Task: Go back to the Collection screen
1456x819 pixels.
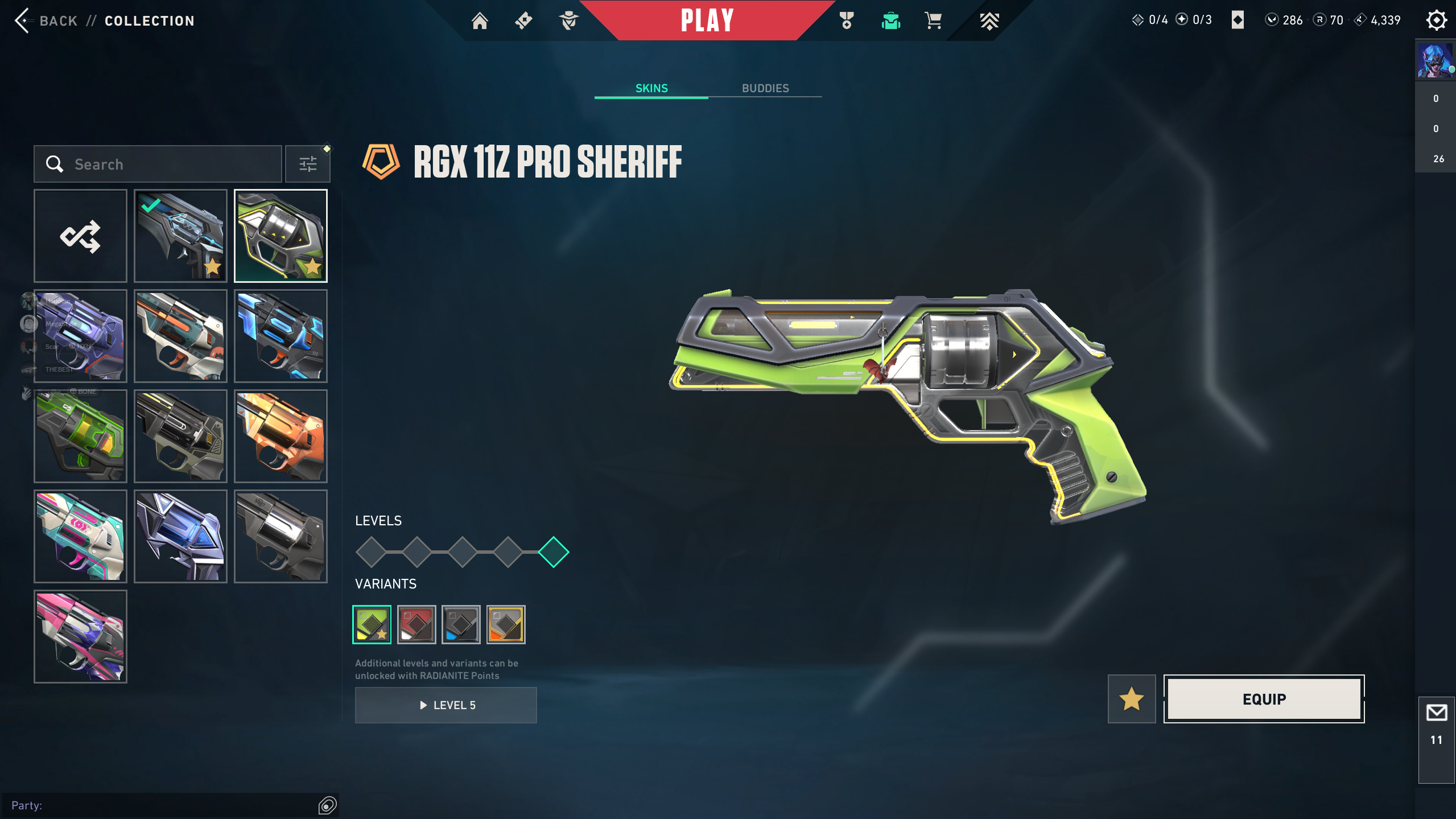Action: tap(47, 21)
